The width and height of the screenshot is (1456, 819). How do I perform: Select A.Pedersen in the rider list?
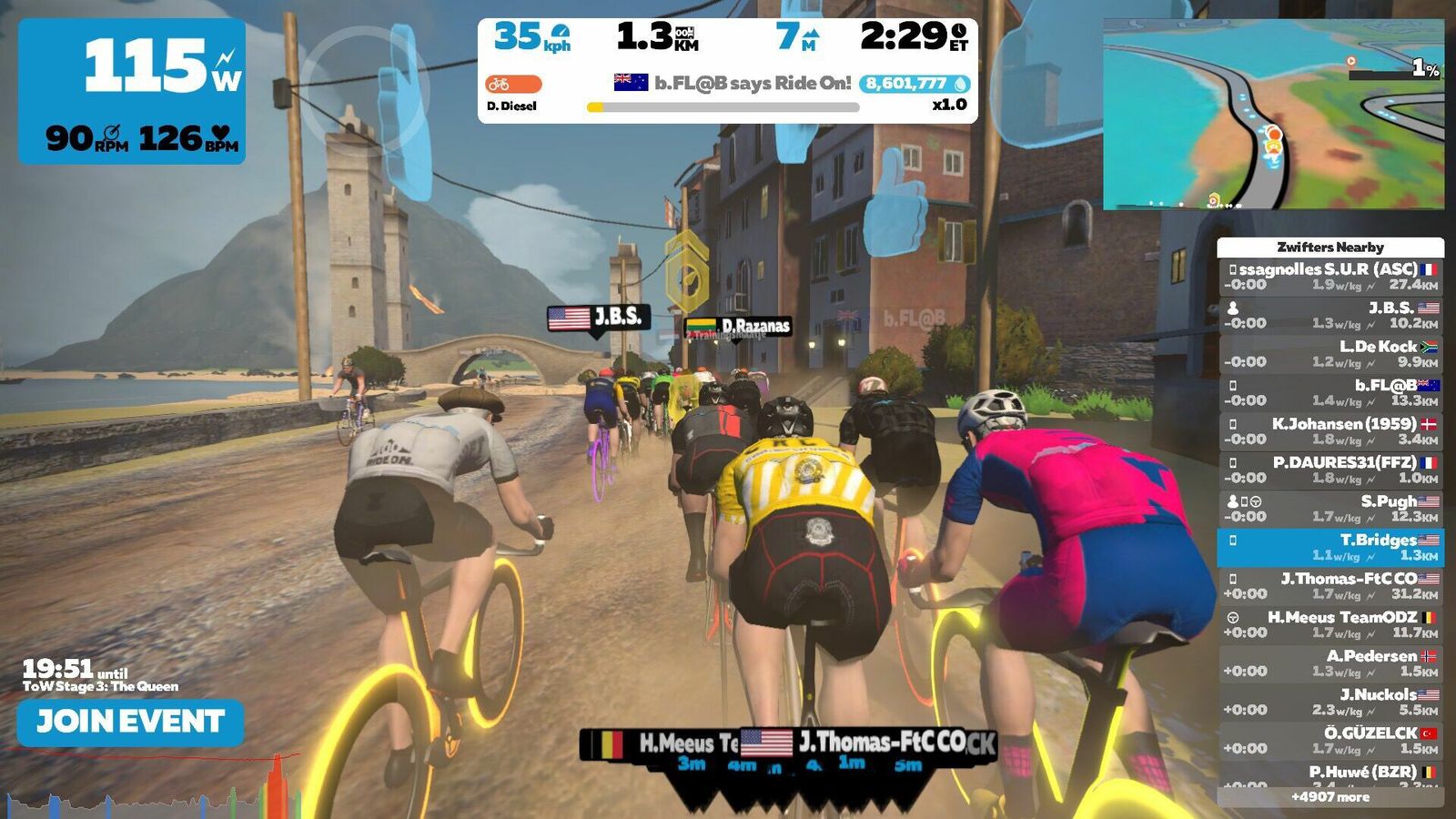(1330, 663)
